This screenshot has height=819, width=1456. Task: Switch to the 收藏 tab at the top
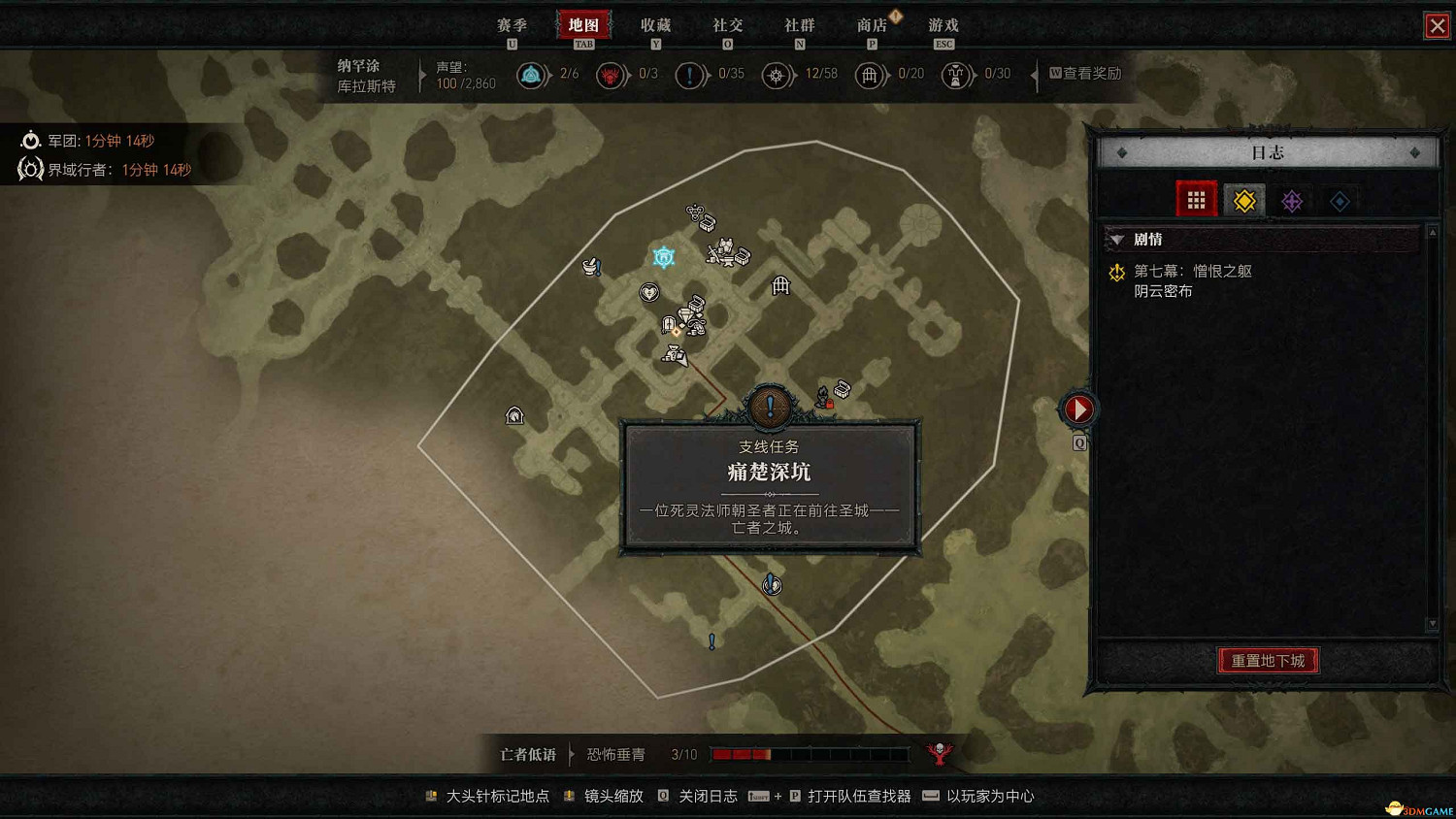pyautogui.click(x=655, y=25)
